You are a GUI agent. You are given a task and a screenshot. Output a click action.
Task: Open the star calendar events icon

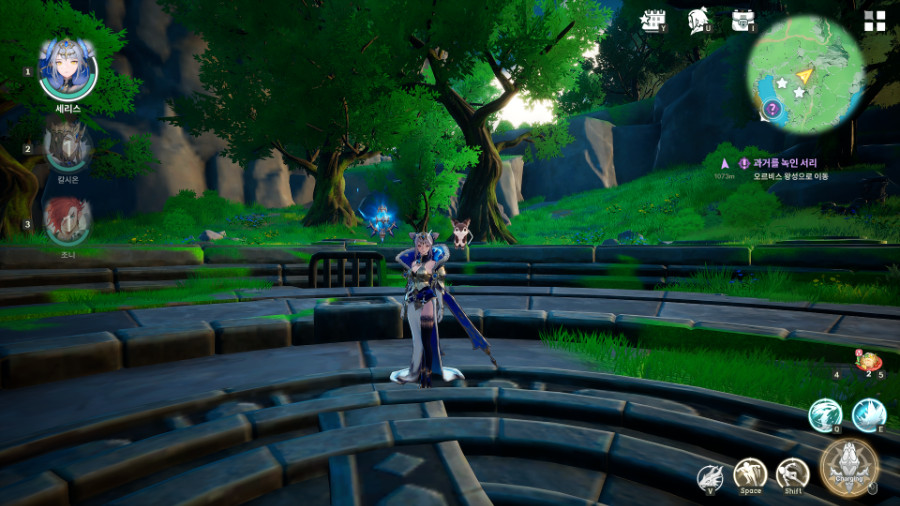[654, 21]
